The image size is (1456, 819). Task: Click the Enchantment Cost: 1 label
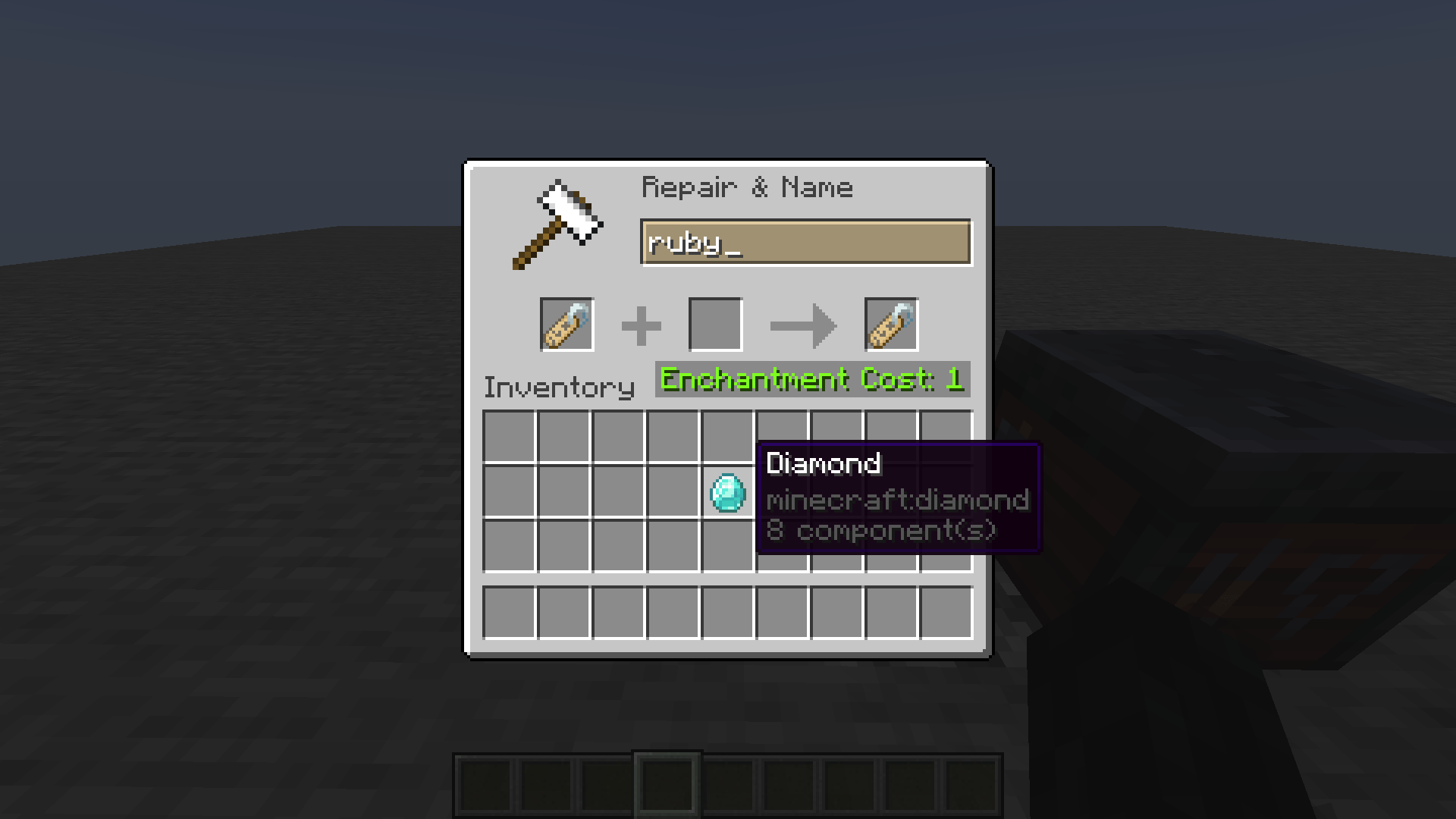pos(810,379)
